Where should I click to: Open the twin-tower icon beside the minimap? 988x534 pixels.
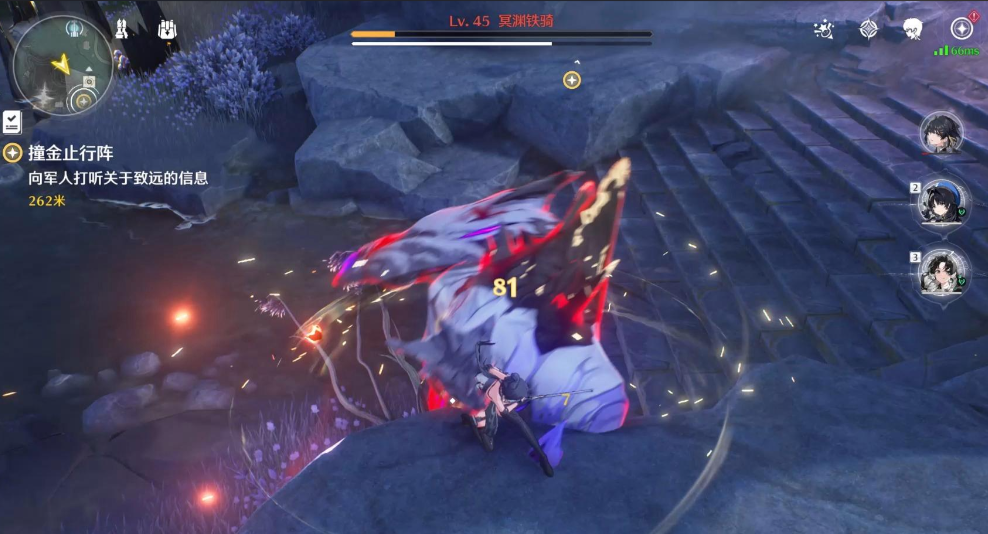click(x=122, y=29)
